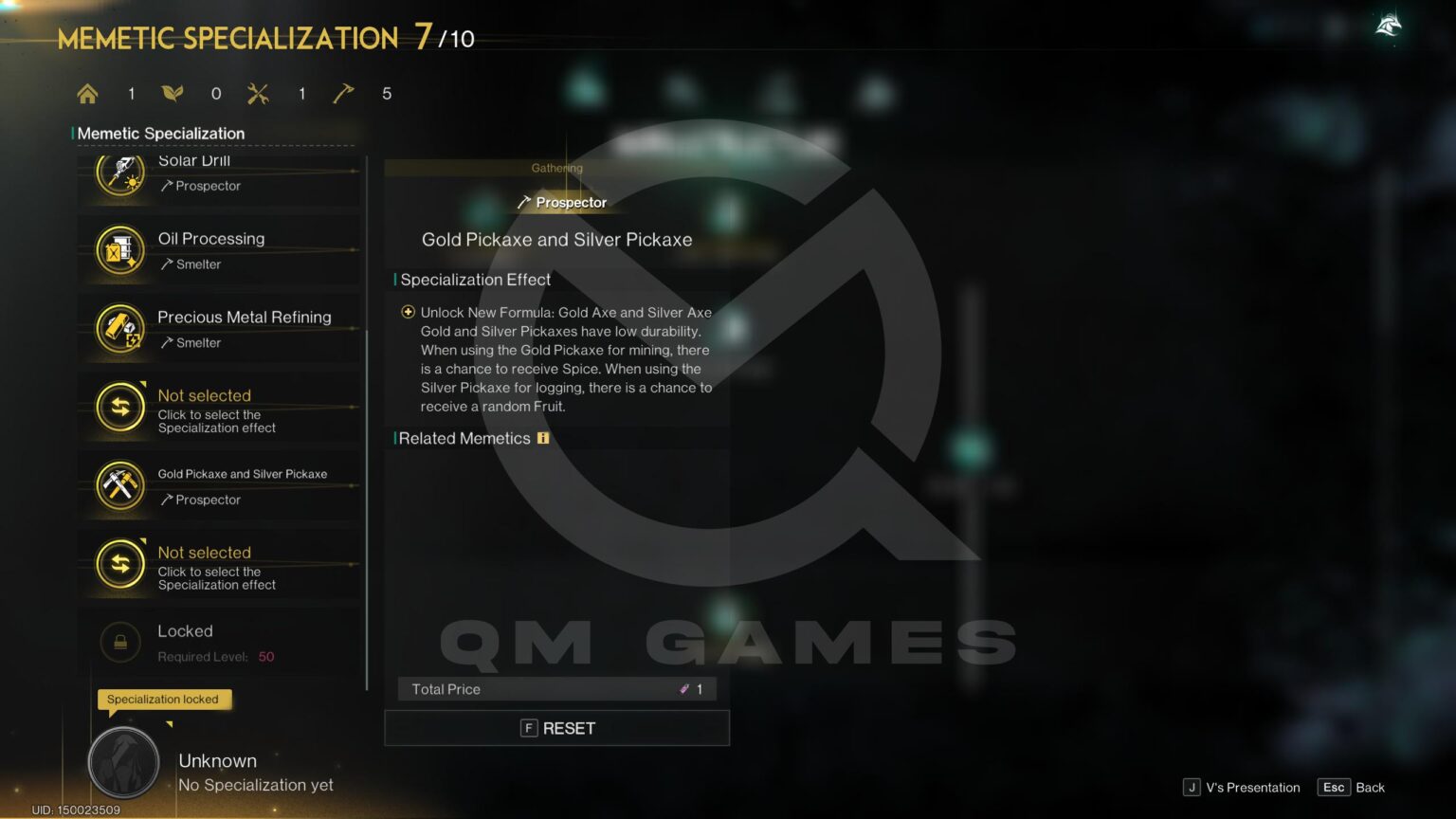
Task: Select the first Not selected specialization slot
Action: pyautogui.click(x=119, y=408)
